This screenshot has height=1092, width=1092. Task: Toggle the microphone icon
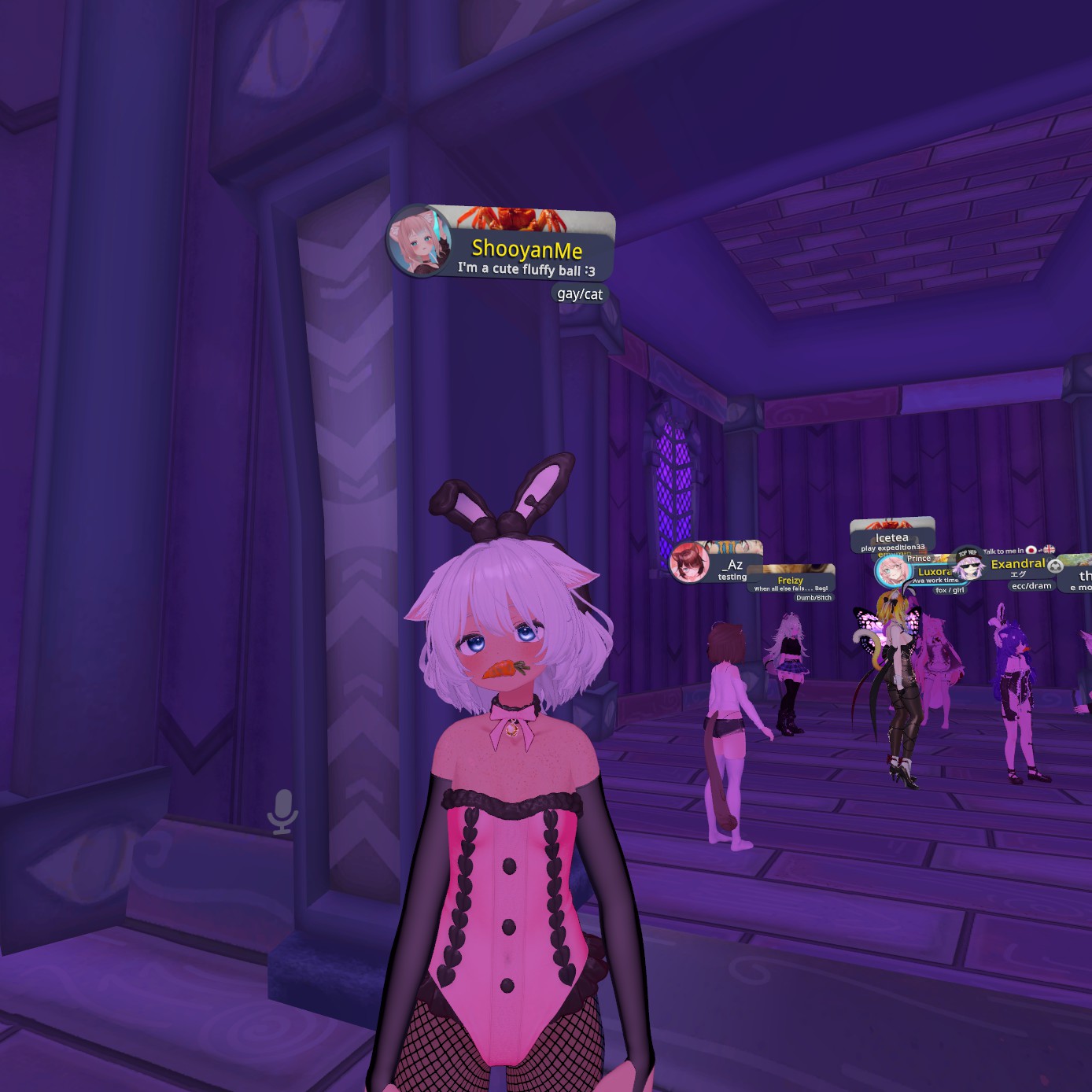coord(282,811)
